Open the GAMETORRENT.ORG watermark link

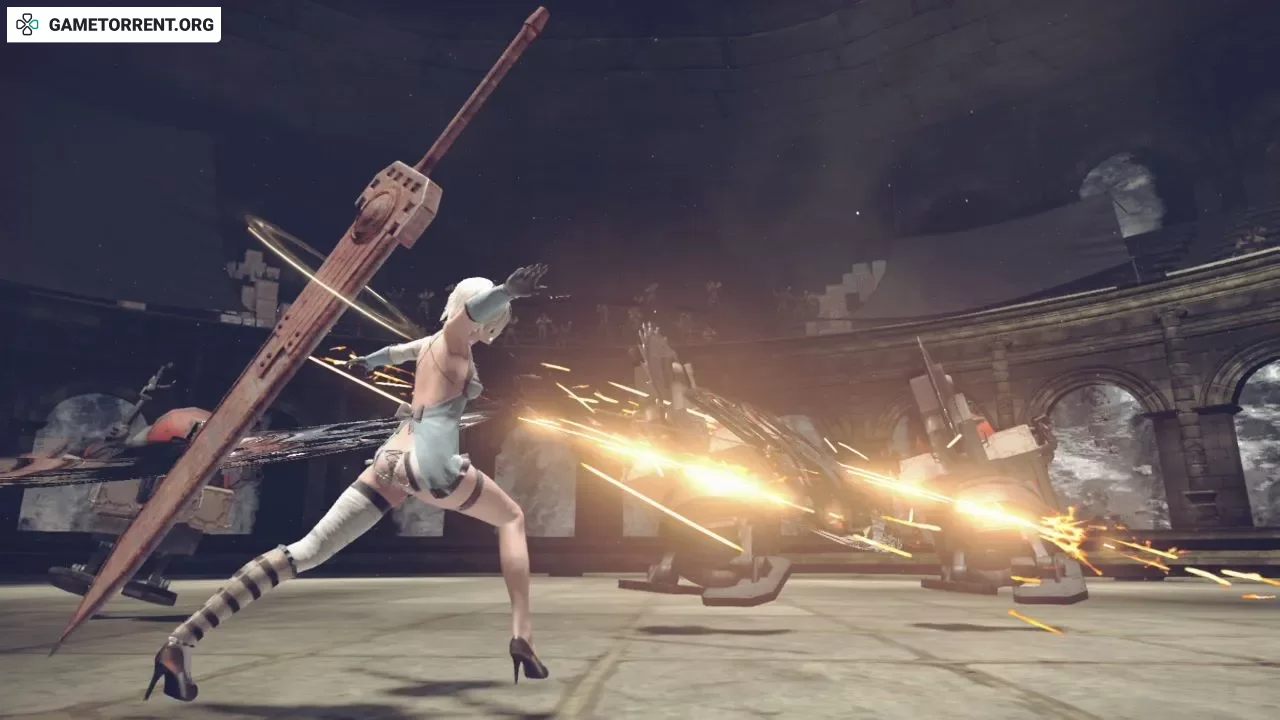(114, 25)
